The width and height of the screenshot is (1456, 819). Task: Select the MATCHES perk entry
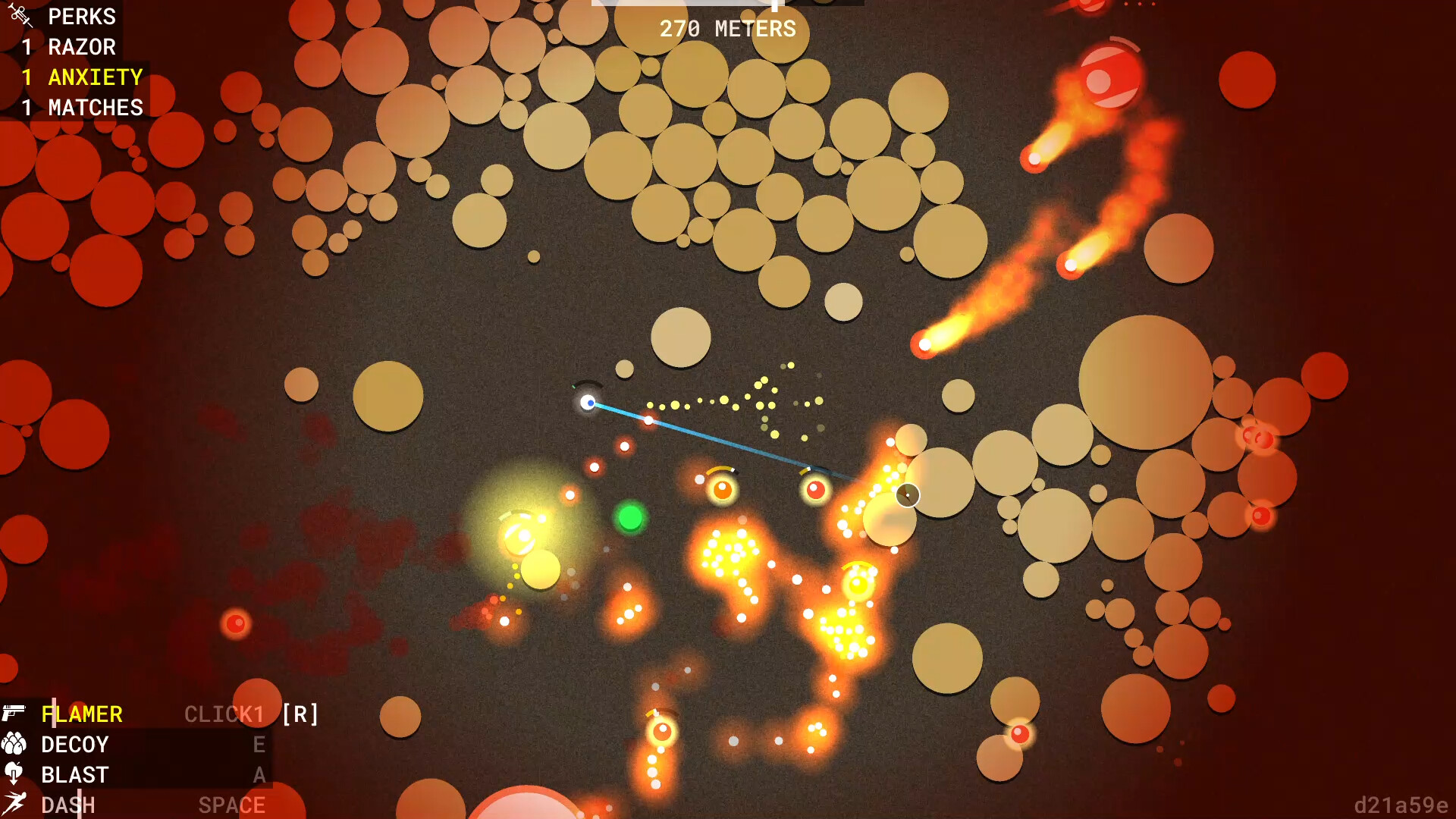[95, 107]
